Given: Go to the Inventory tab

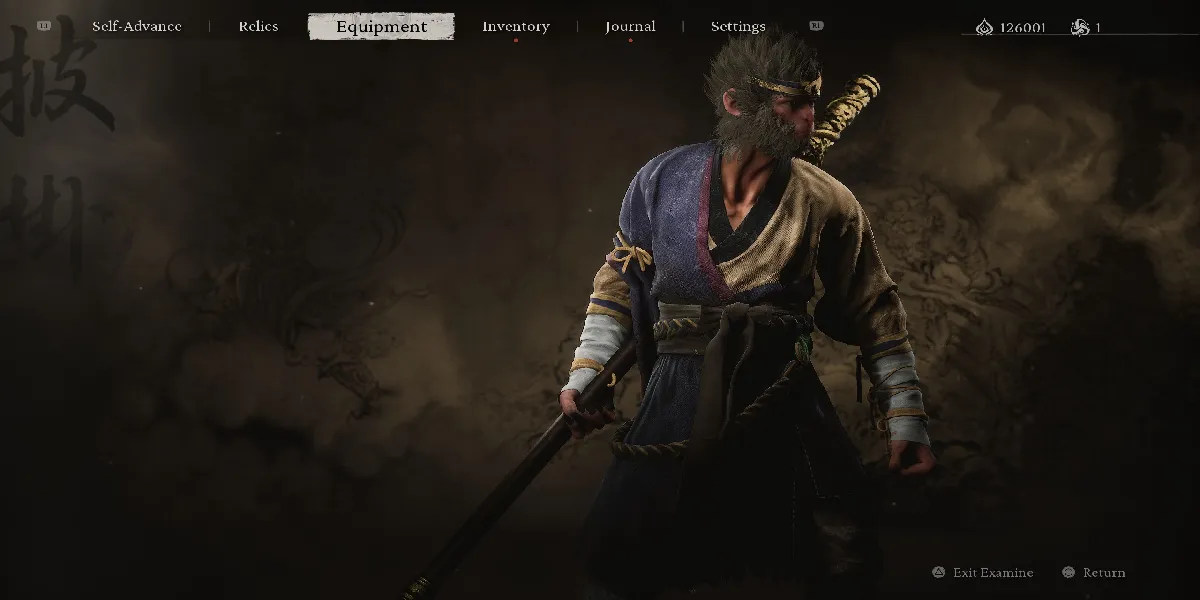Looking at the screenshot, I should click(515, 27).
